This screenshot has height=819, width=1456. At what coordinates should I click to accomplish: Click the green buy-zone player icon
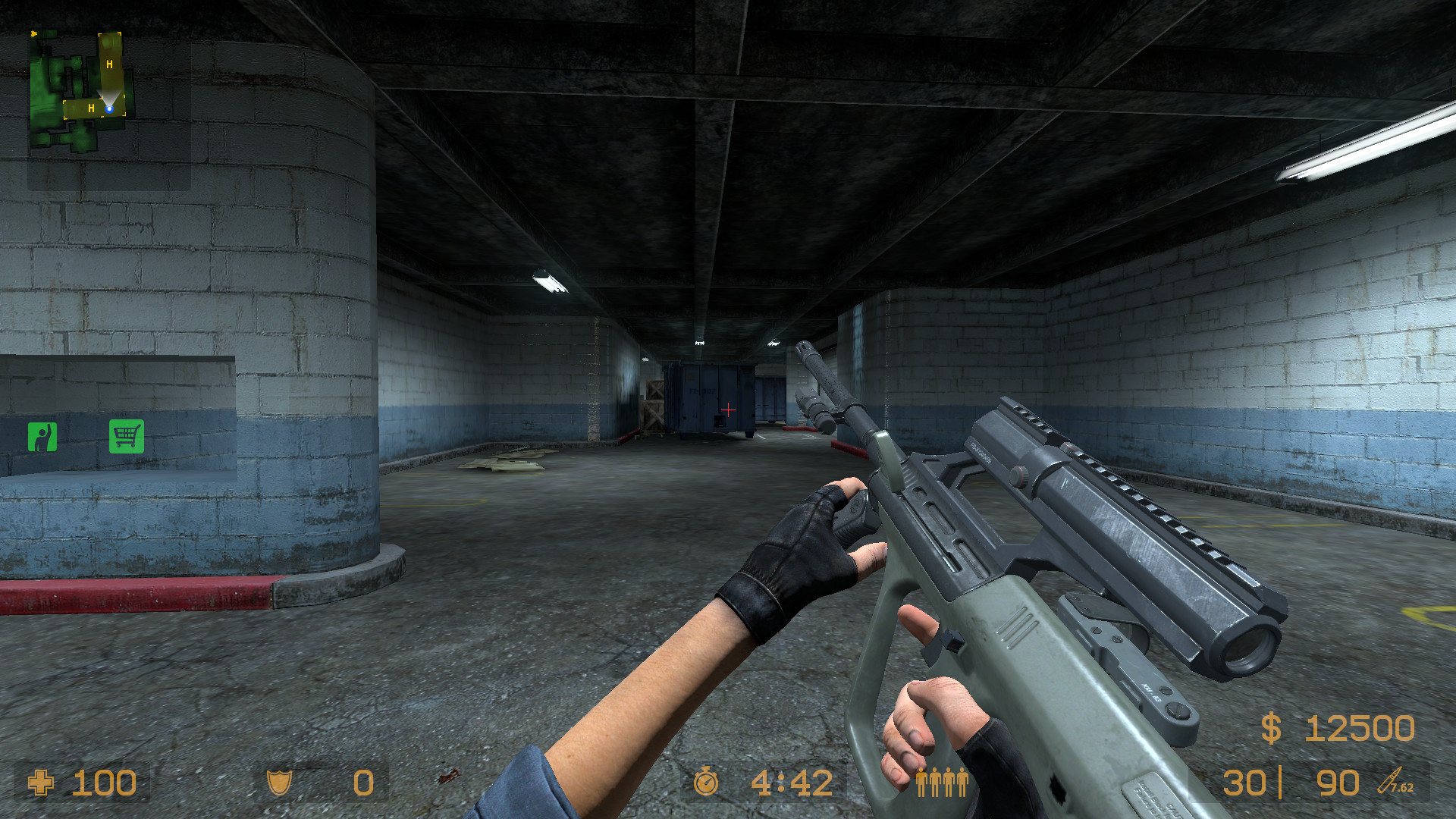point(44,438)
